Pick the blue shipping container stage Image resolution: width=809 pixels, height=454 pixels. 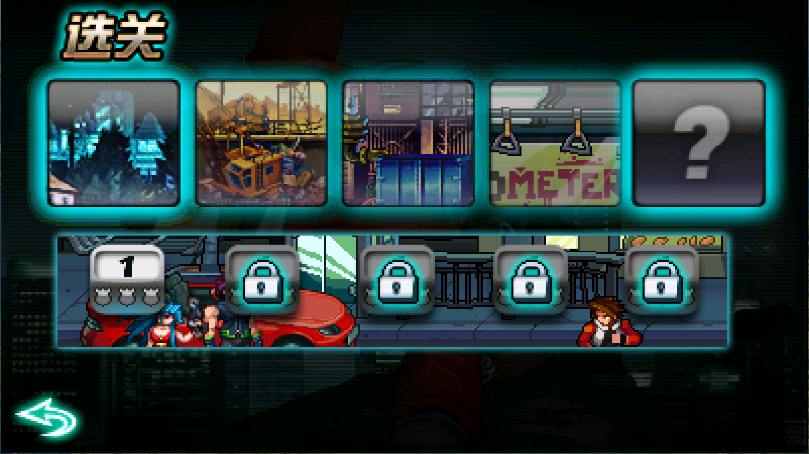pos(408,143)
